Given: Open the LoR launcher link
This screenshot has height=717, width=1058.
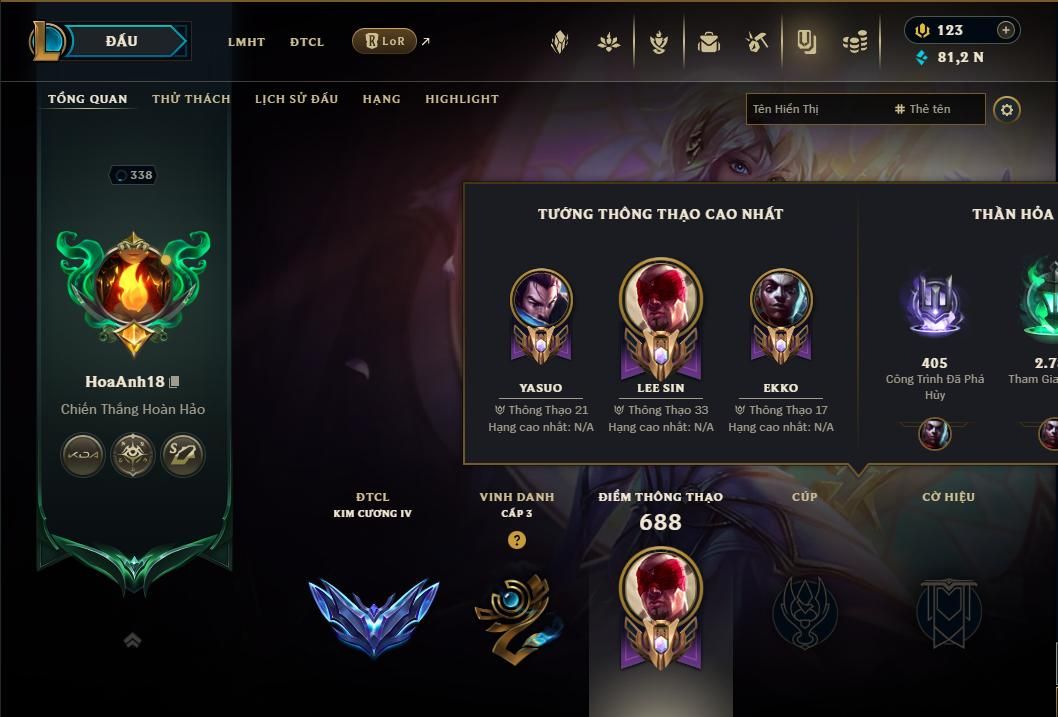Looking at the screenshot, I should tap(385, 41).
